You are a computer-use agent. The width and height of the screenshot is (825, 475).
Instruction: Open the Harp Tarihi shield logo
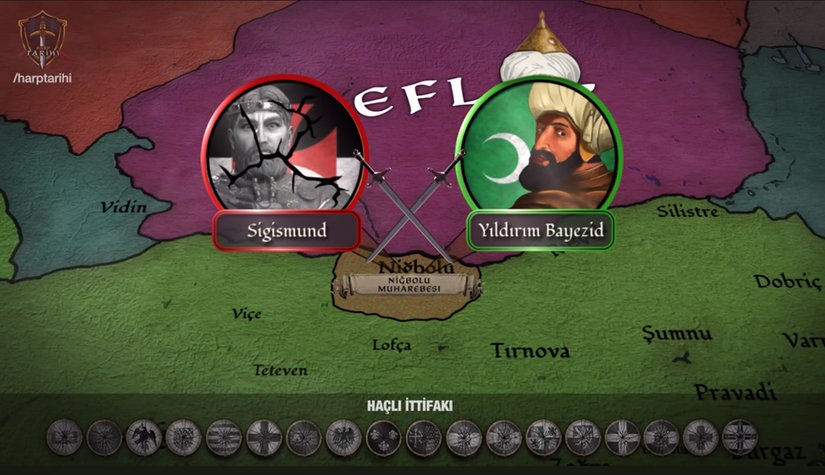point(40,36)
